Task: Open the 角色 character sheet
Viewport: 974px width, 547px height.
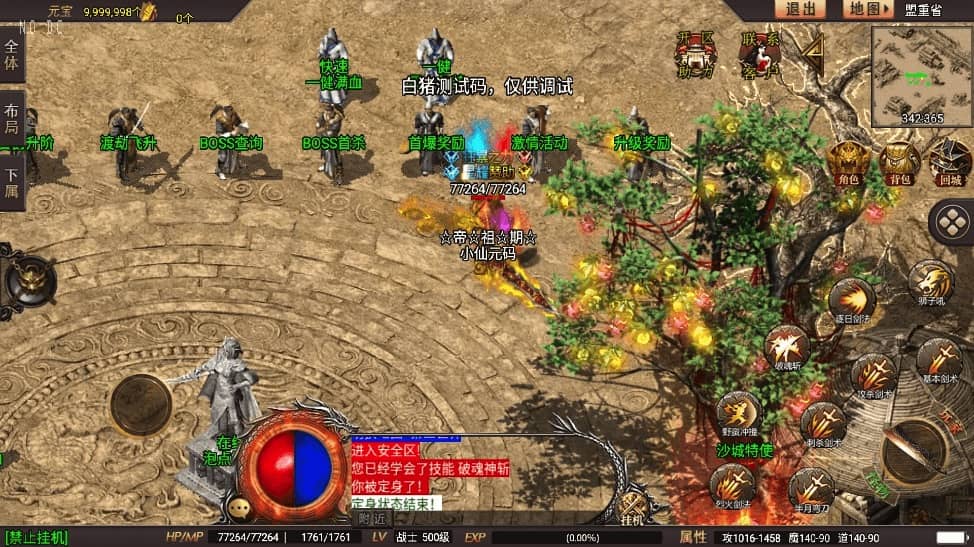Action: pos(848,160)
